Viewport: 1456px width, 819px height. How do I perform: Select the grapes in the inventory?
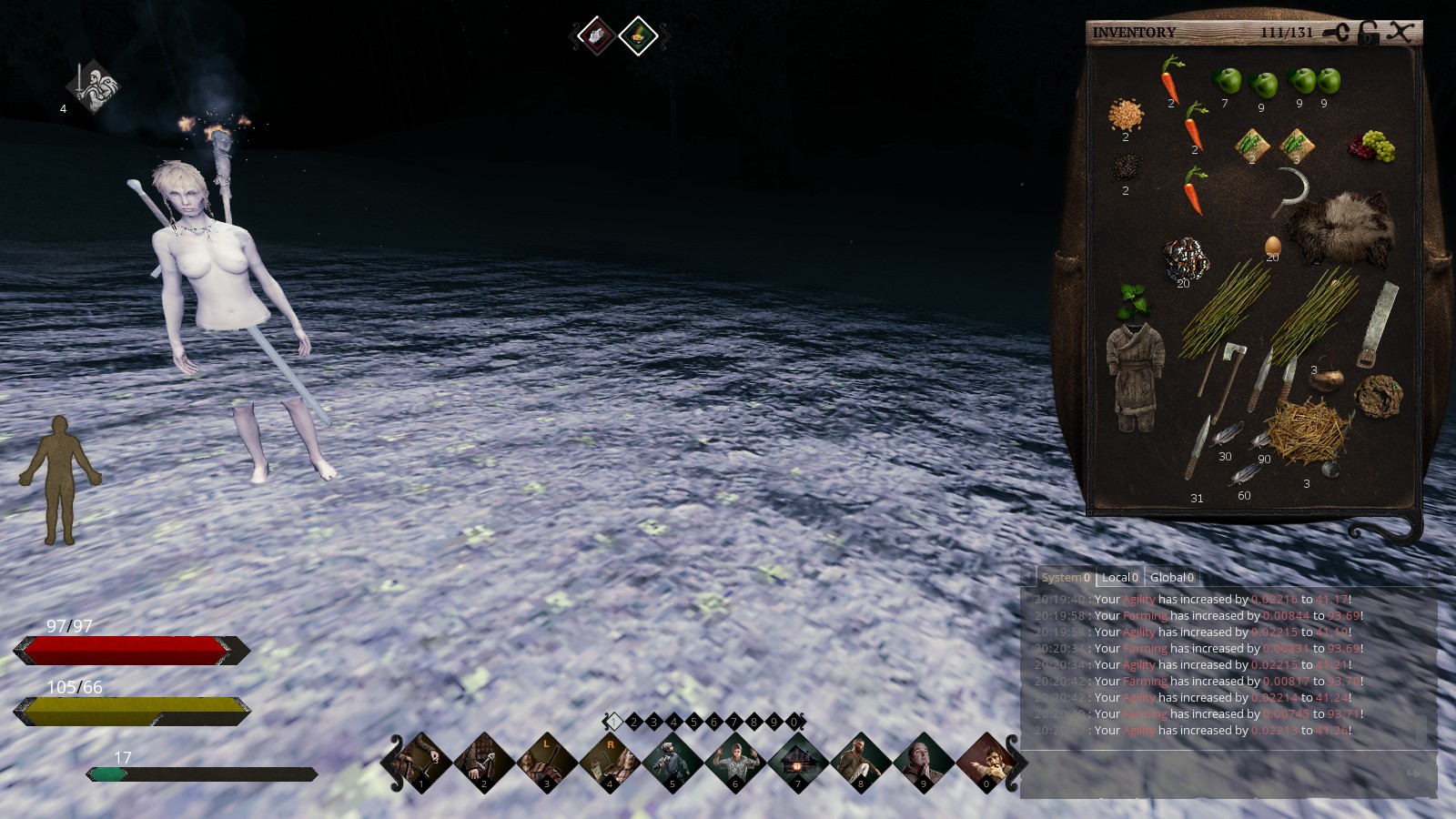point(1372,146)
